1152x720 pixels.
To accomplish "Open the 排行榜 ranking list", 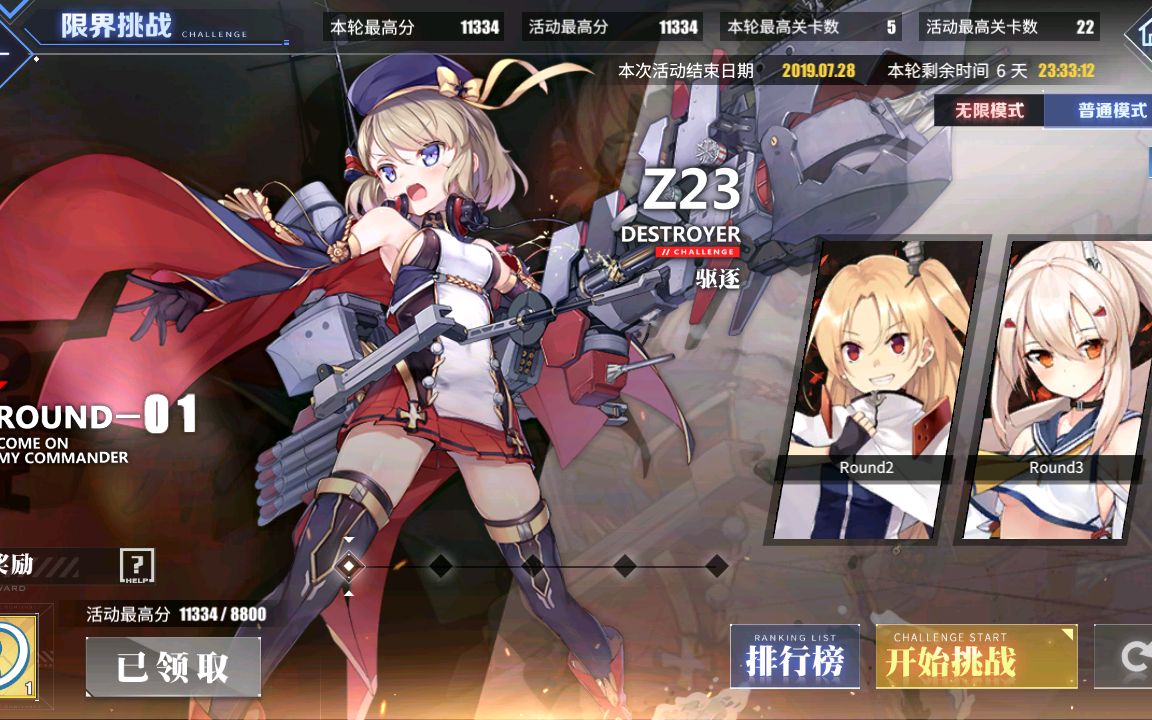I will [795, 657].
